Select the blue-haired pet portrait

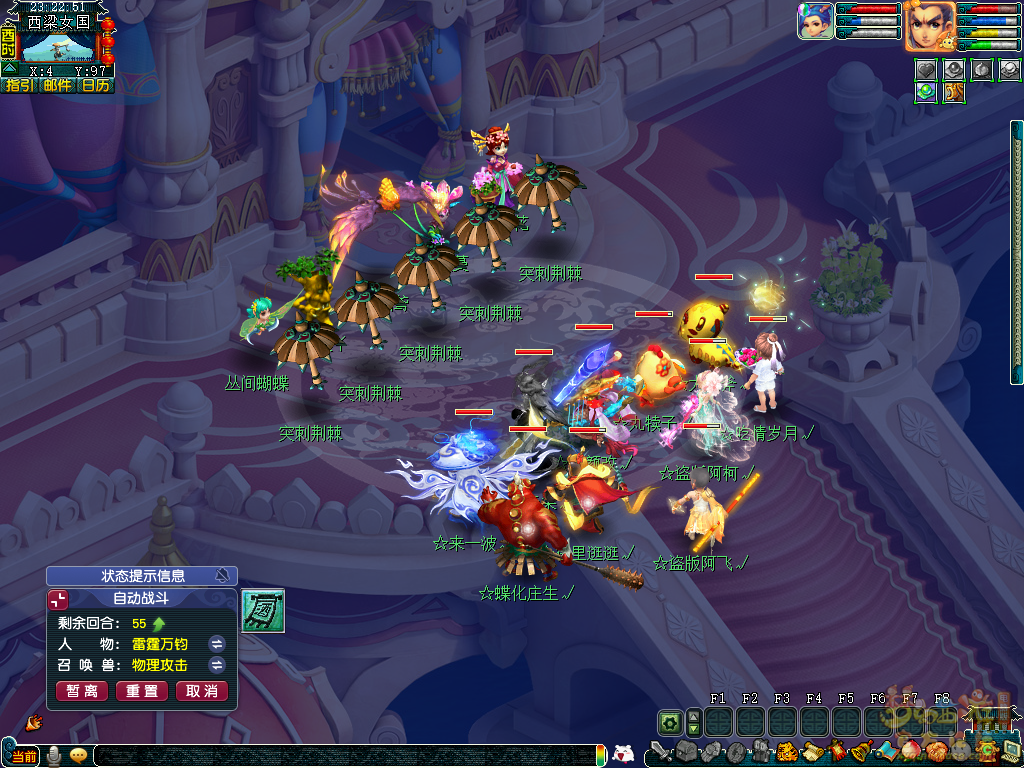[815, 22]
